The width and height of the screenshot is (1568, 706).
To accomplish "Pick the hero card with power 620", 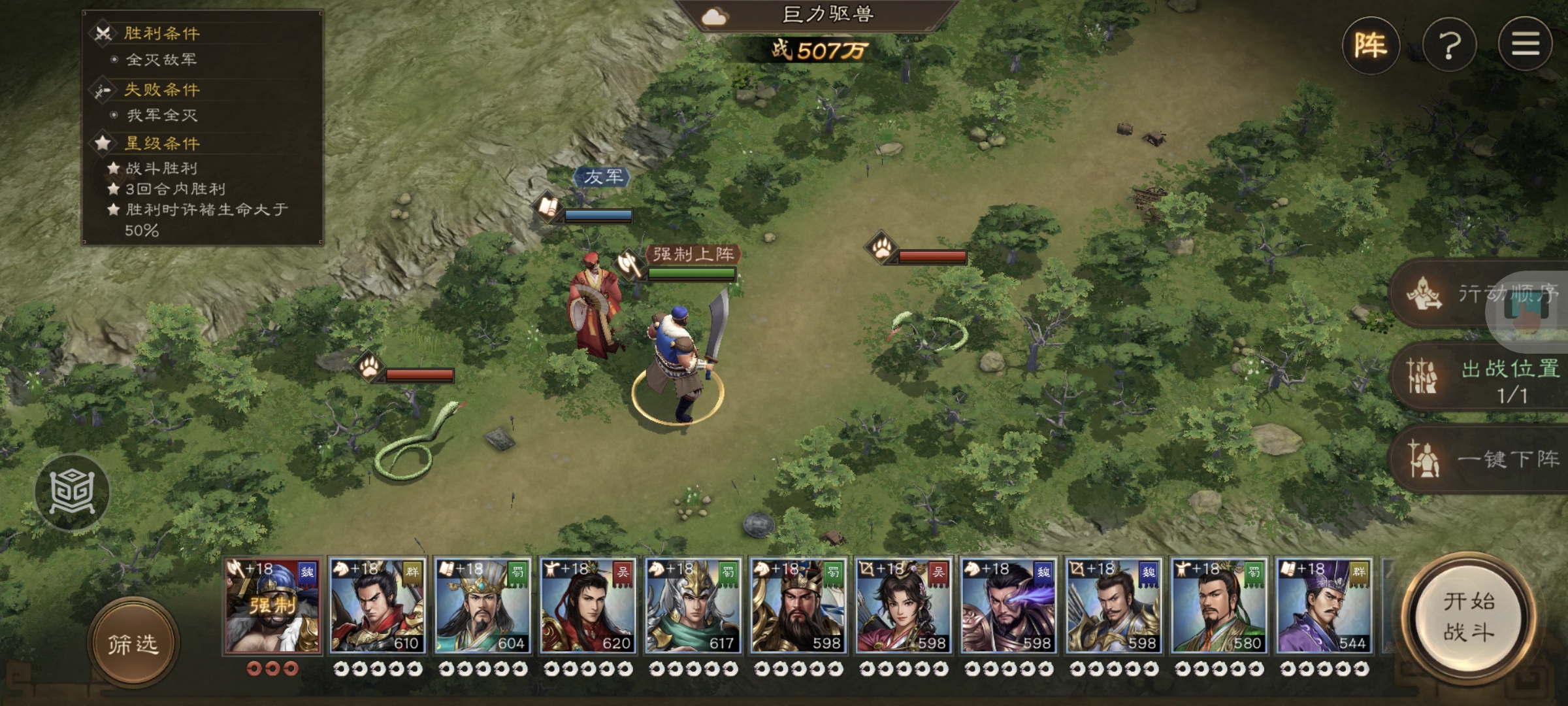I will click(588, 605).
